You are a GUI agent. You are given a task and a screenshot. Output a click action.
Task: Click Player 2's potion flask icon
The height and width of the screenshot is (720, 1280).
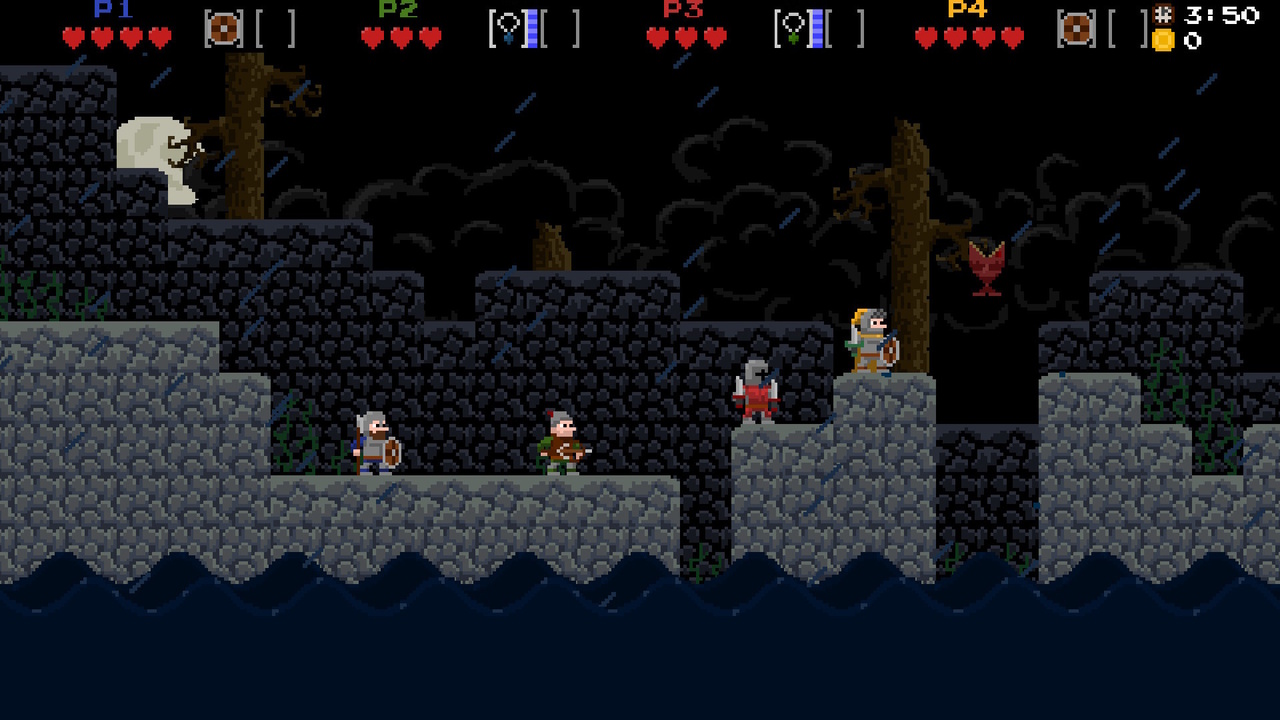(x=508, y=28)
